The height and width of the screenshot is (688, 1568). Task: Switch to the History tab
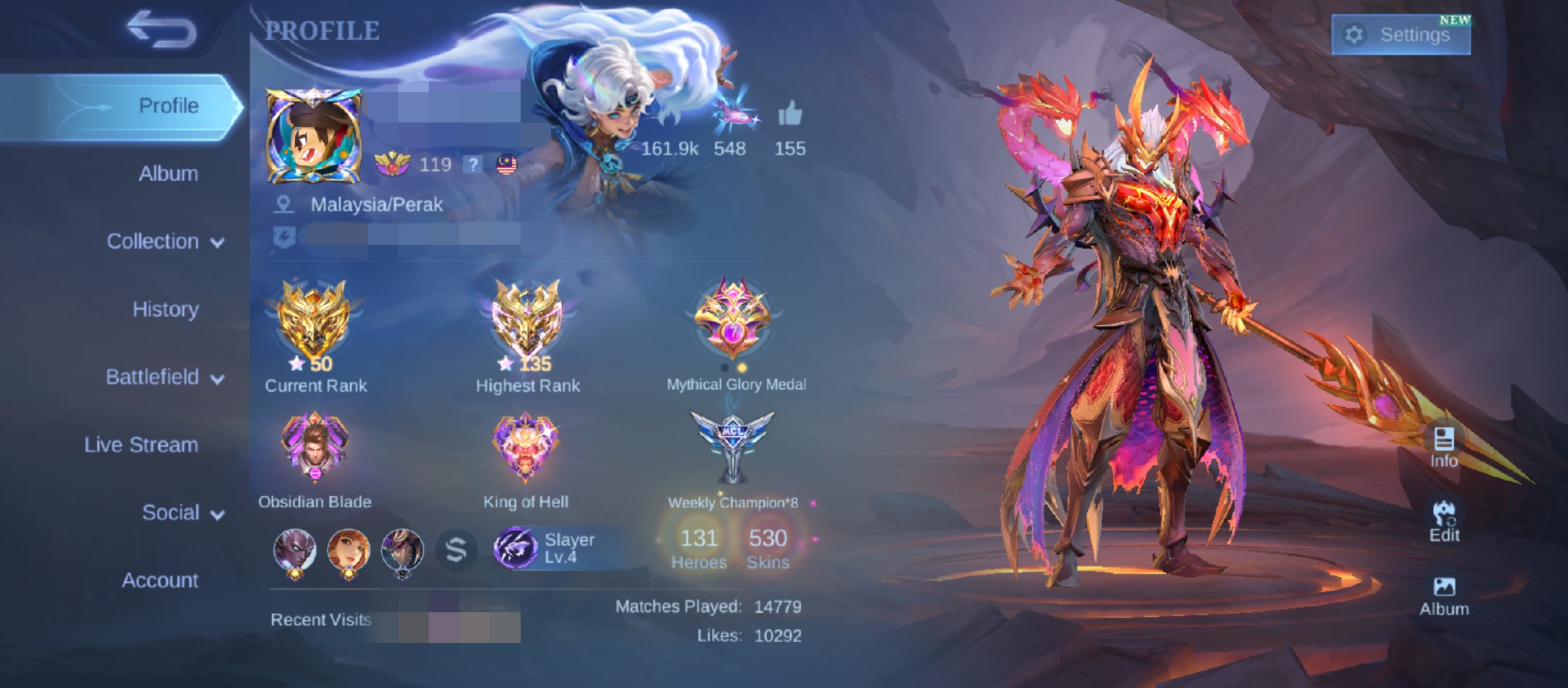[x=166, y=309]
